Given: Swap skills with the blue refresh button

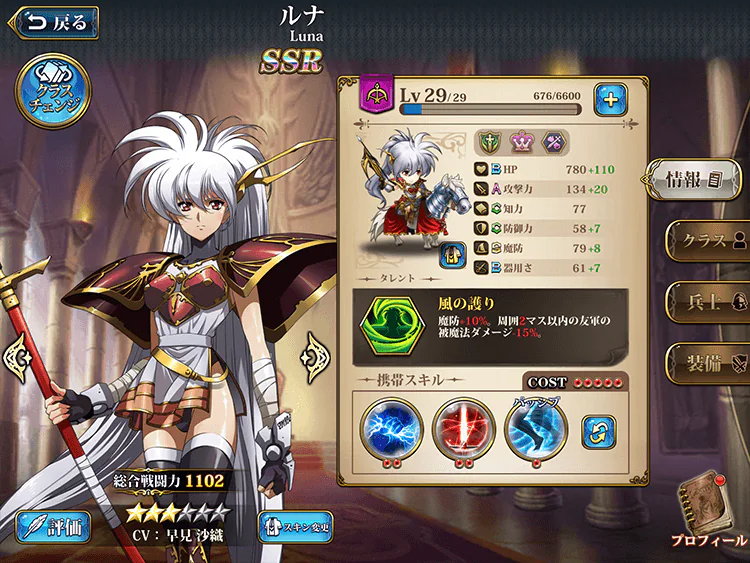Looking at the screenshot, I should [599, 432].
